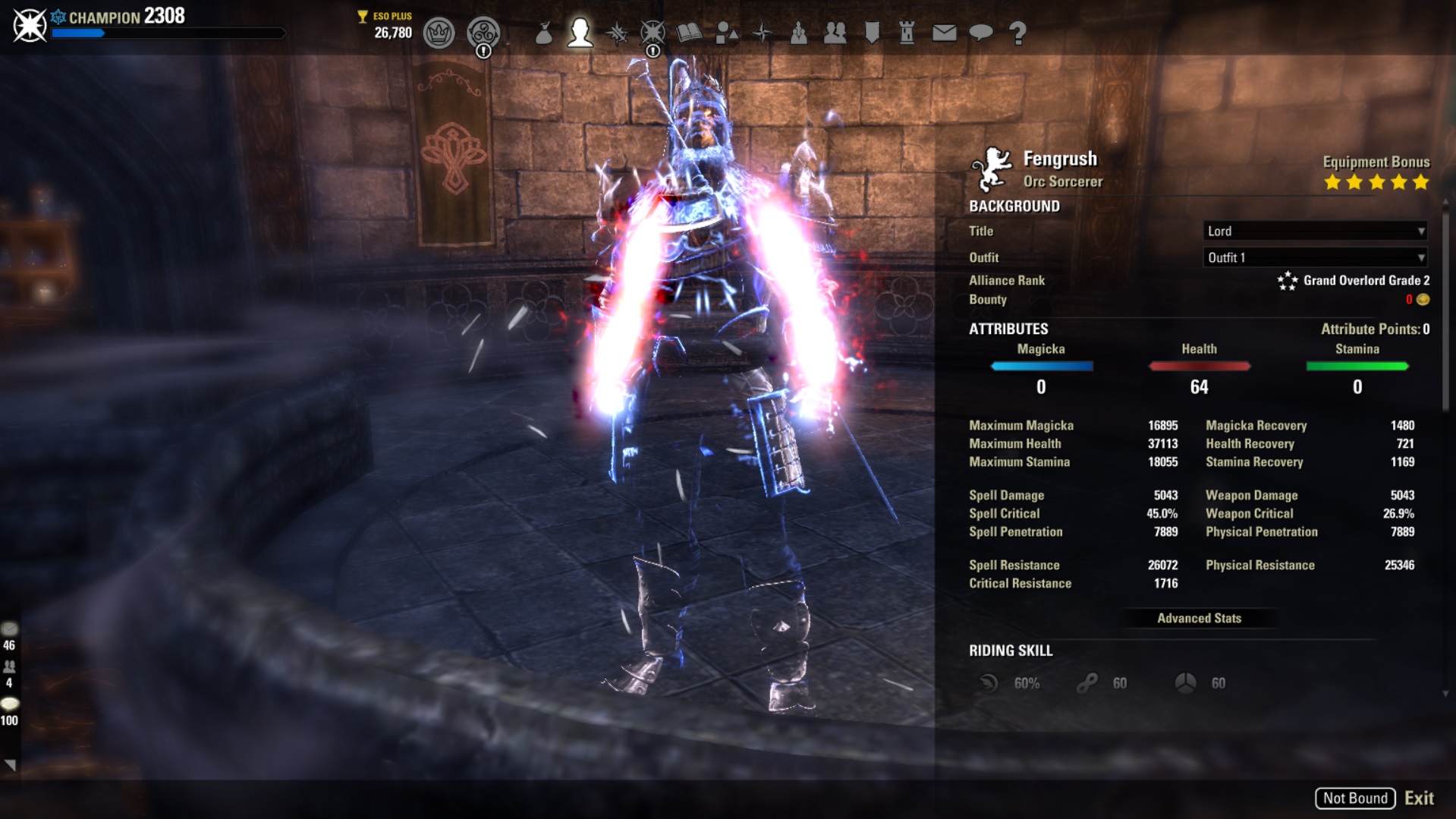Open the Group menu icon
Screen dimensions: 1456x819
click(798, 33)
